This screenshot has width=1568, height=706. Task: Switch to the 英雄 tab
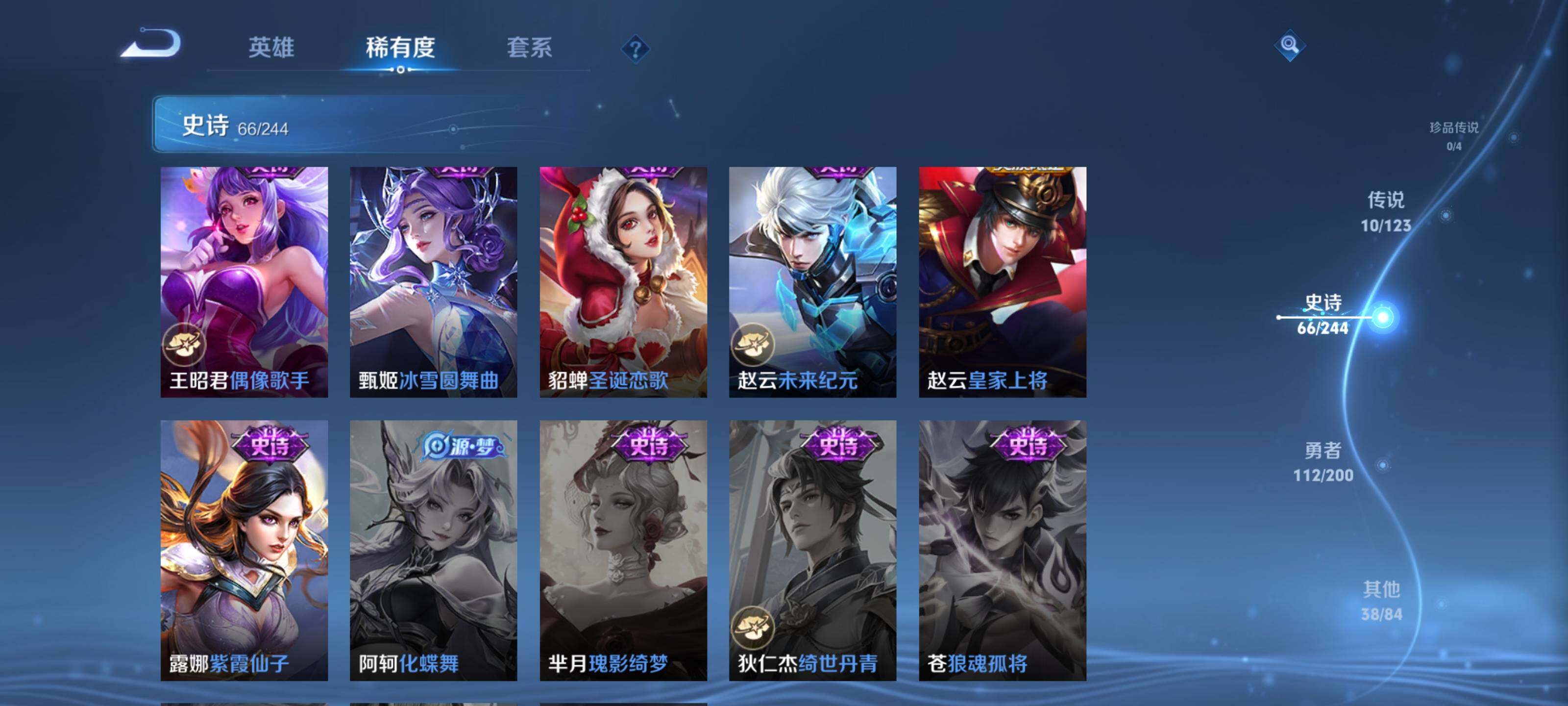271,48
